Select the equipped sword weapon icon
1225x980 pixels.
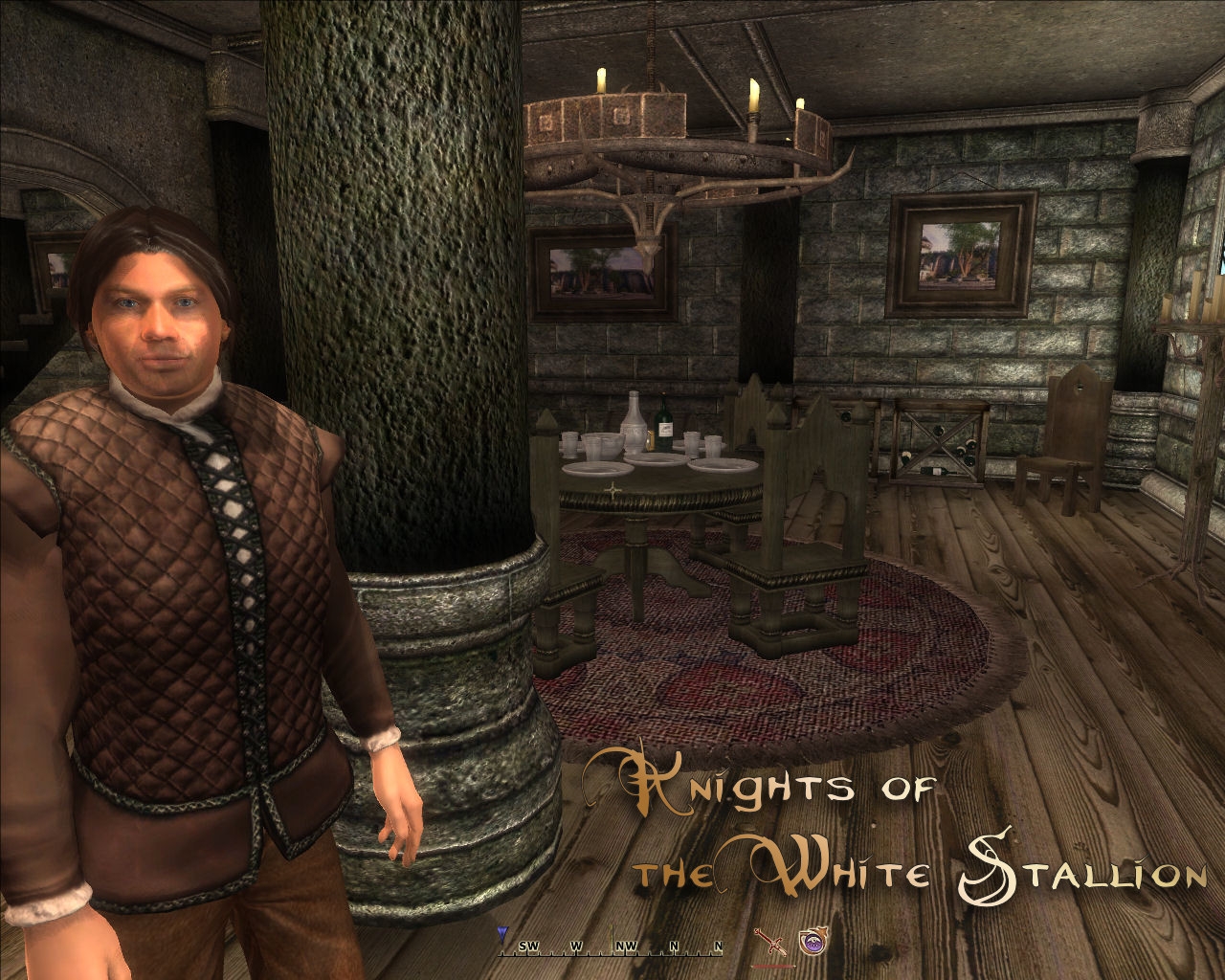coord(768,942)
